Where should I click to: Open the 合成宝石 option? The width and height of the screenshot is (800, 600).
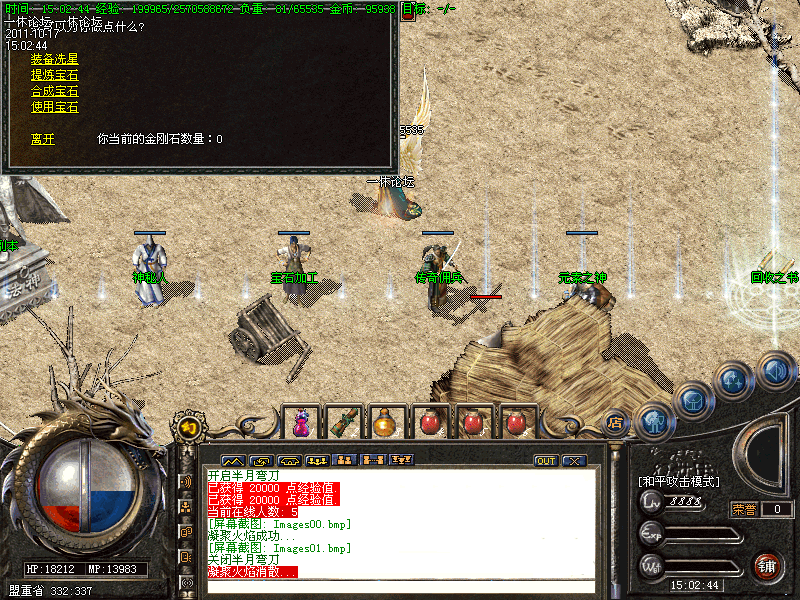click(54, 91)
